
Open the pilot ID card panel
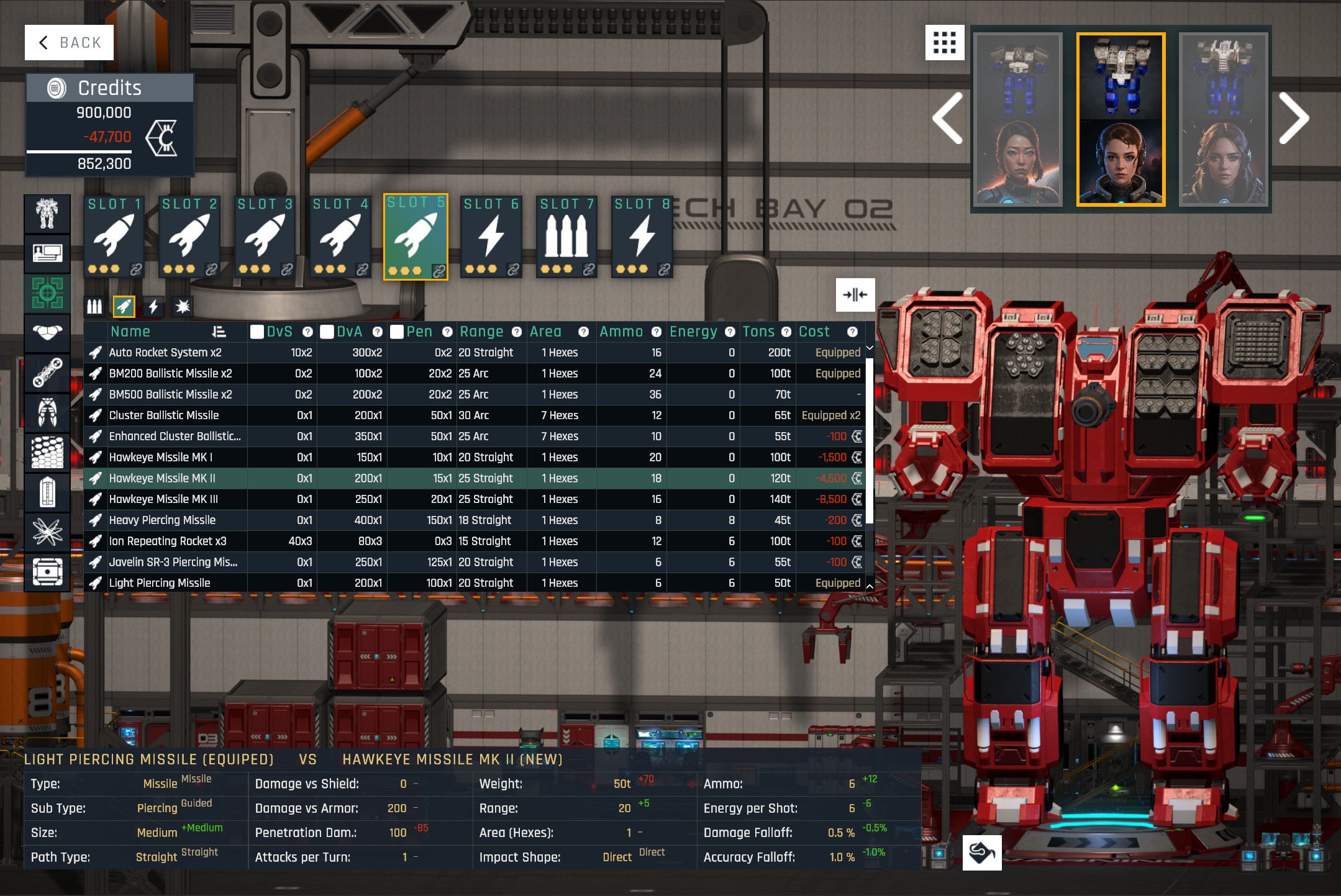point(47,253)
